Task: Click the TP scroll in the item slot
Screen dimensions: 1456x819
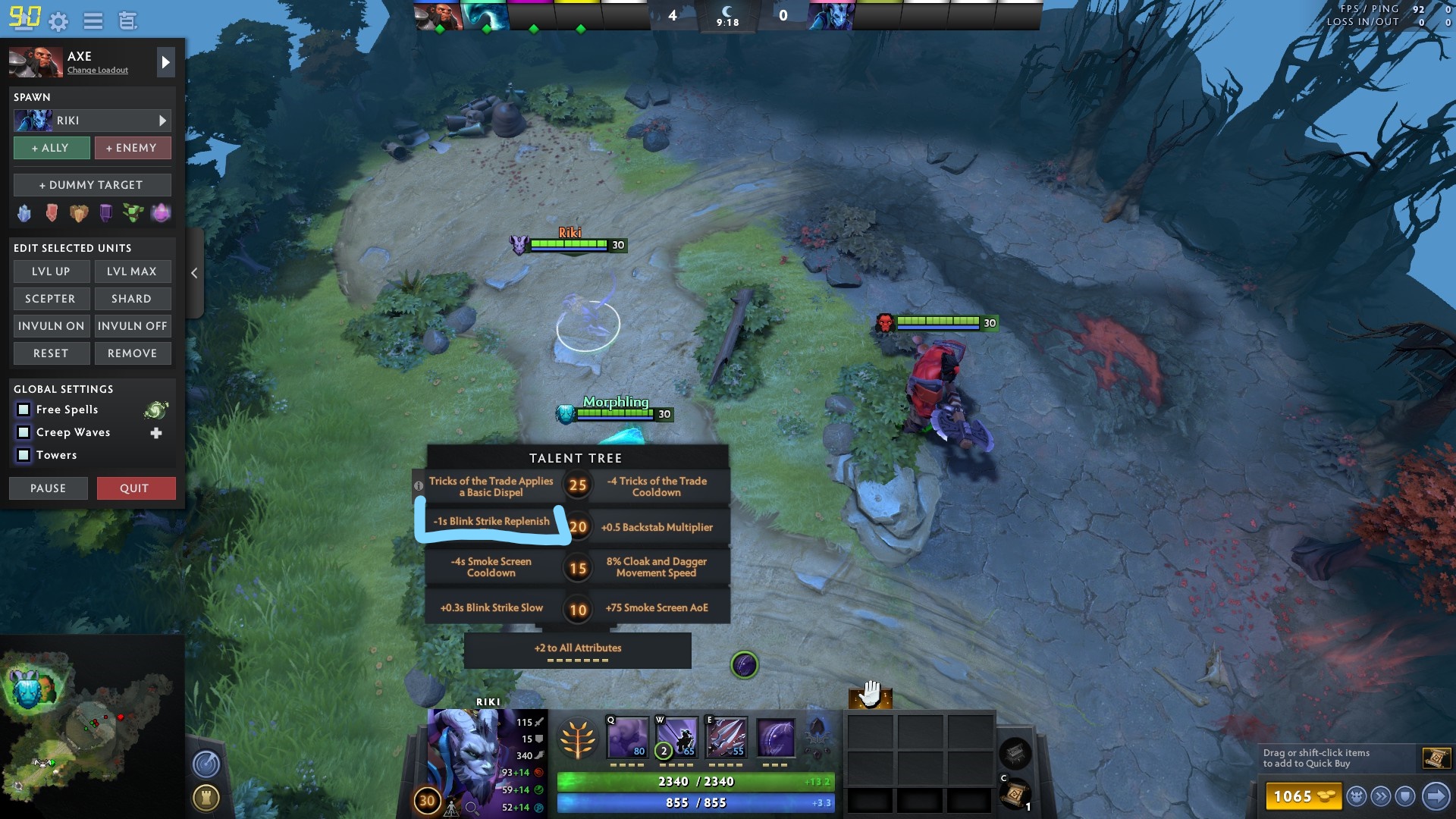Action: pyautogui.click(x=1016, y=796)
